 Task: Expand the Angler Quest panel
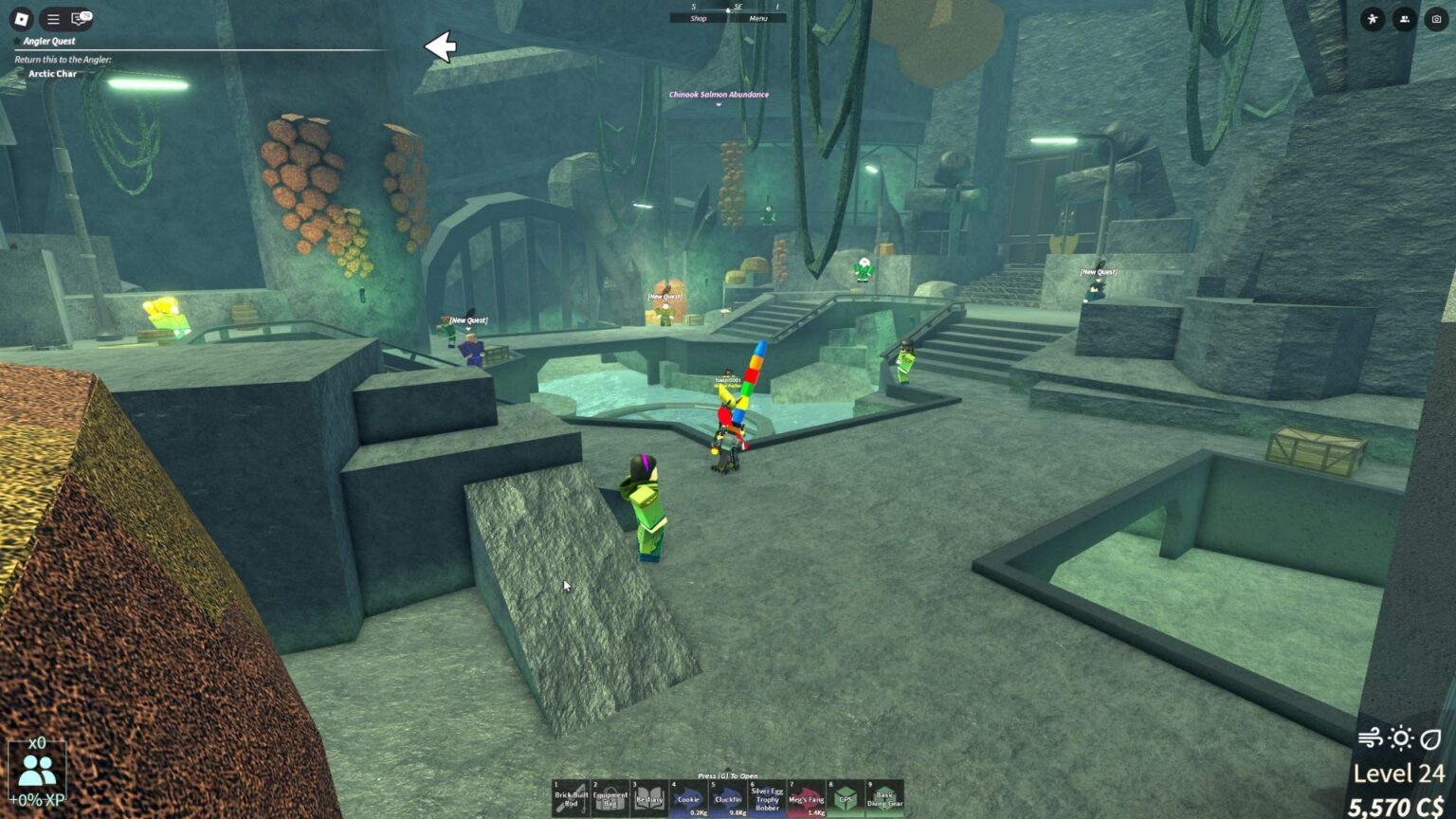pos(50,41)
